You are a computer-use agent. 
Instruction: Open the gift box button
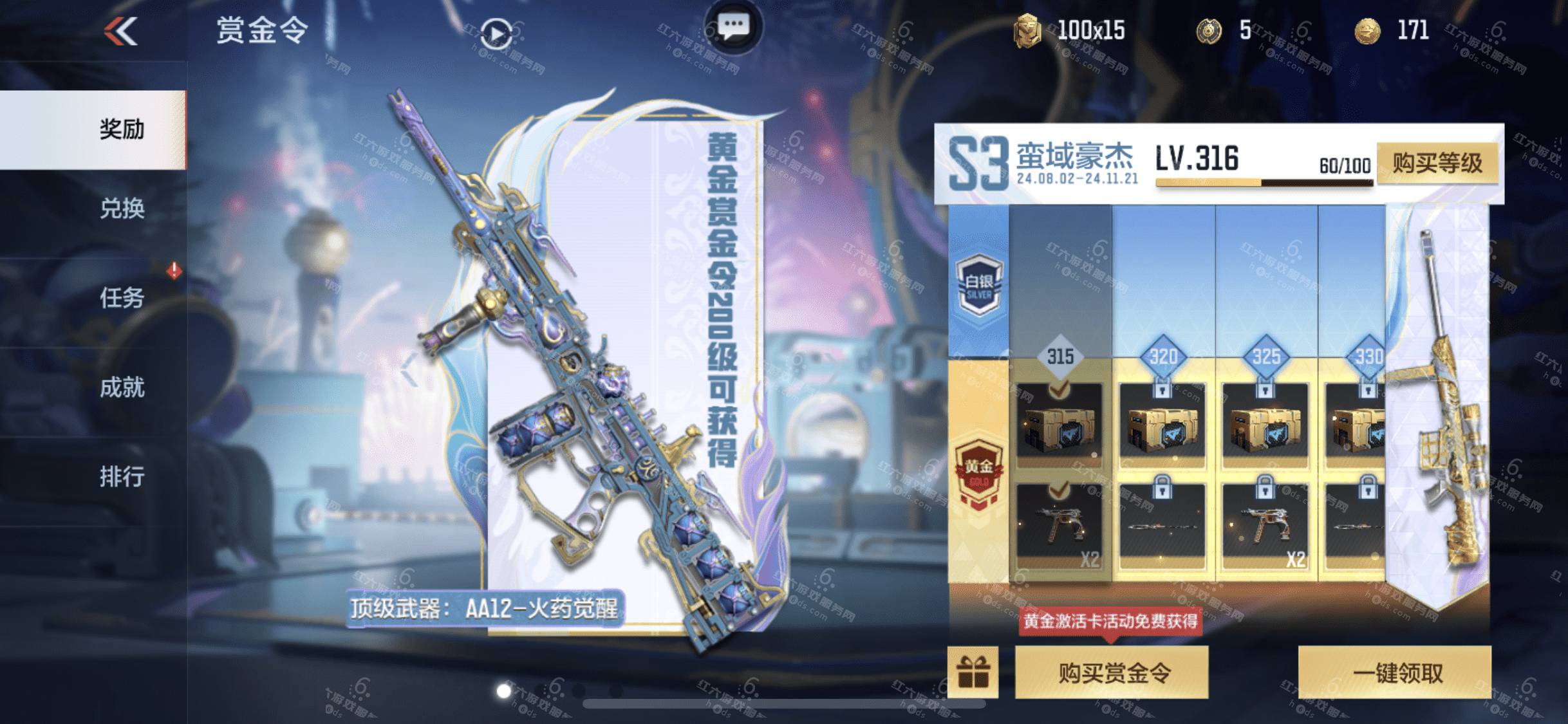tap(973, 673)
